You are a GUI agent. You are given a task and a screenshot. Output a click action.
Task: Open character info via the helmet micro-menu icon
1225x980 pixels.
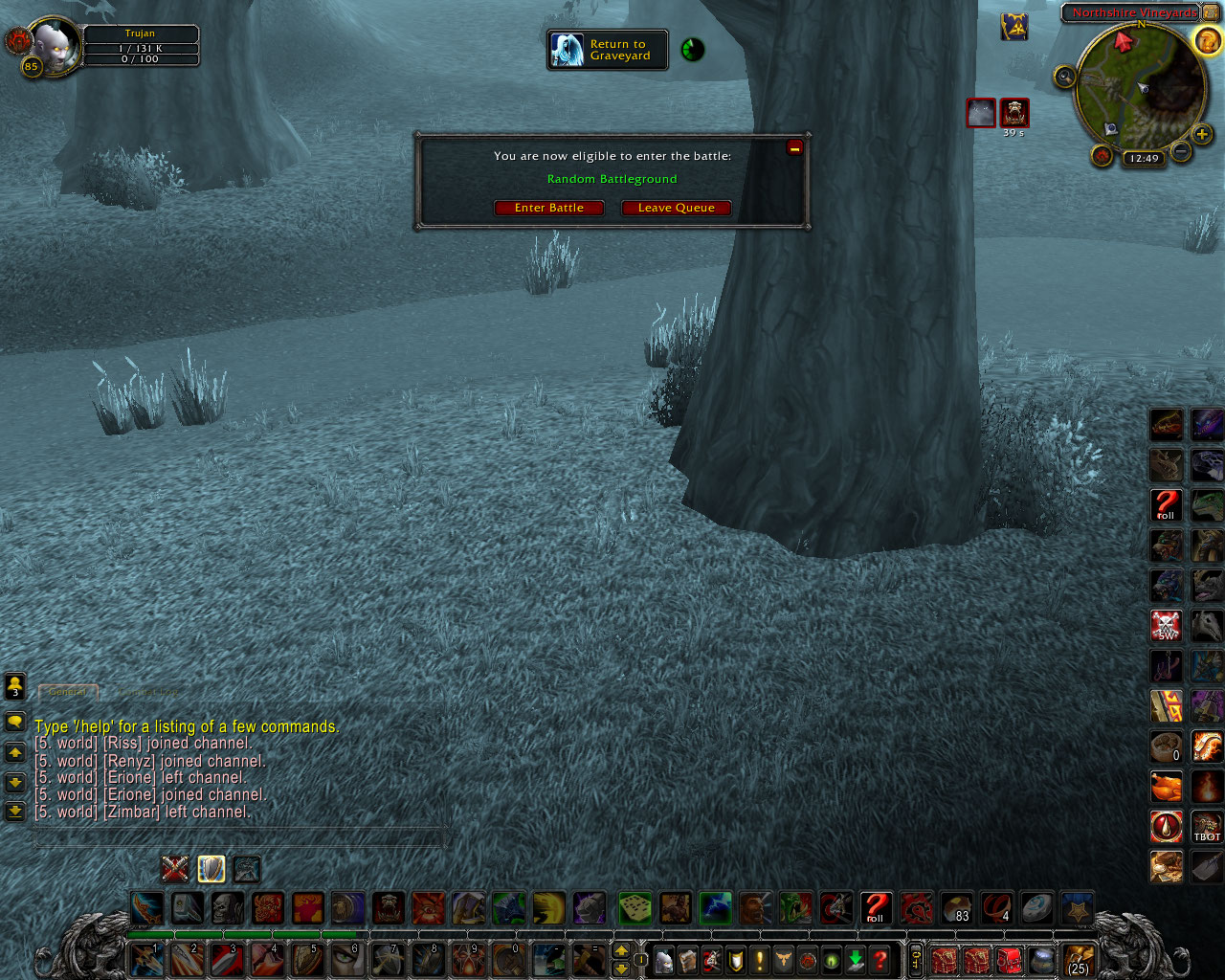tap(663, 960)
